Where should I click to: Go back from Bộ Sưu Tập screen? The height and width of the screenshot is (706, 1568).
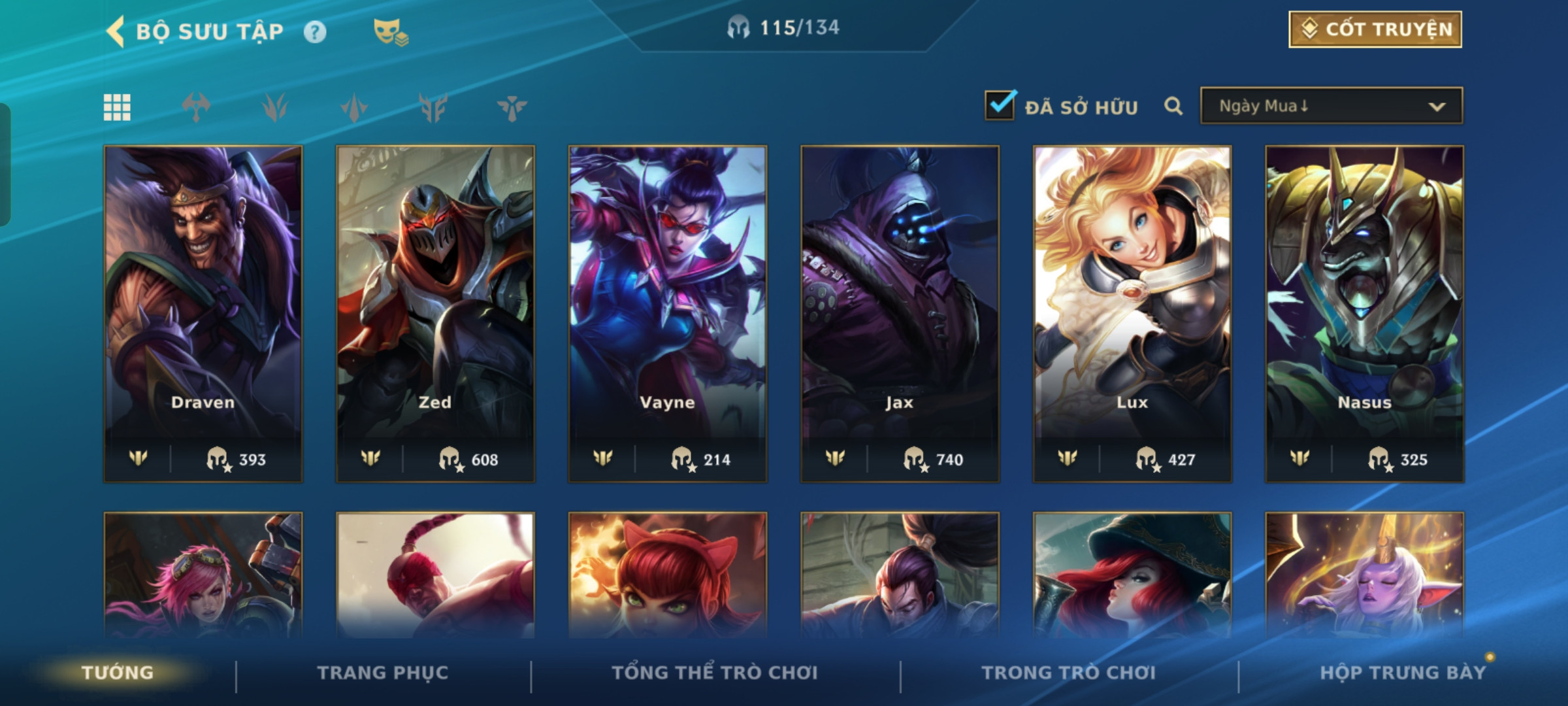(116, 31)
